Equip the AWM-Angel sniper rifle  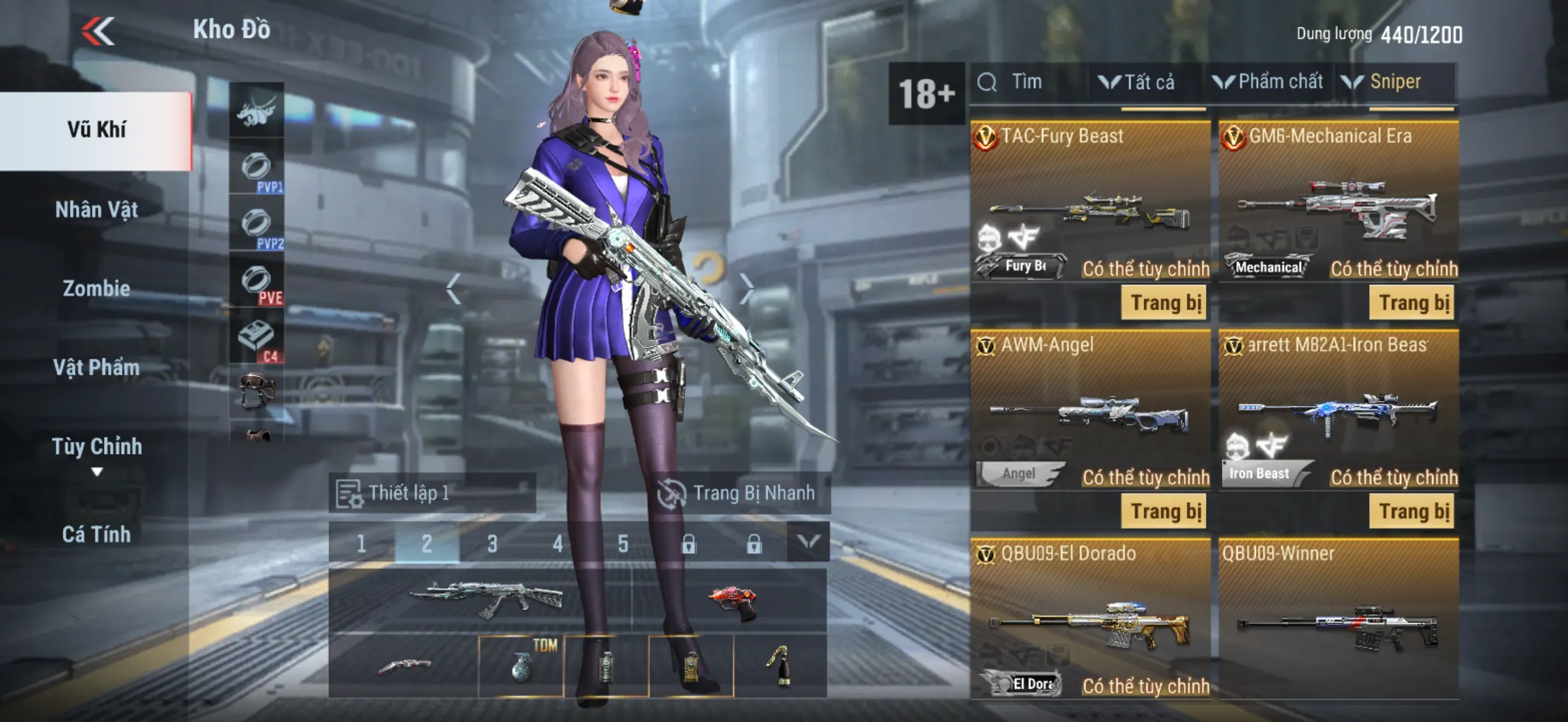click(x=1163, y=512)
